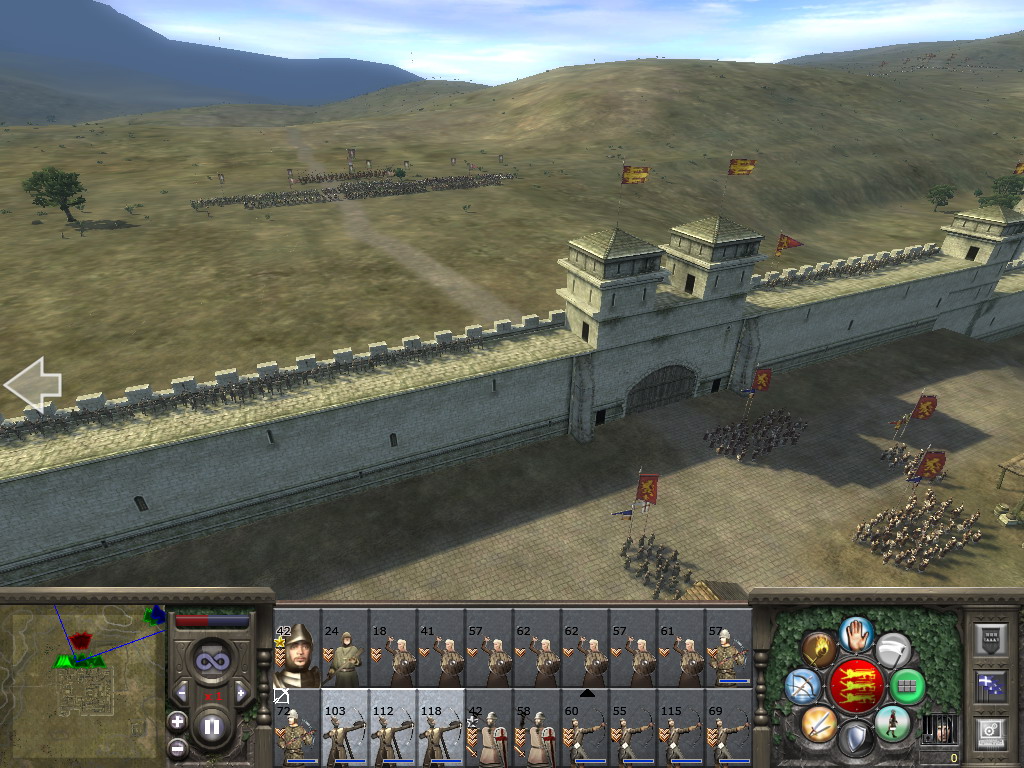Toggle the infinity time-limit button
This screenshot has height=768, width=1024.
click(x=211, y=660)
